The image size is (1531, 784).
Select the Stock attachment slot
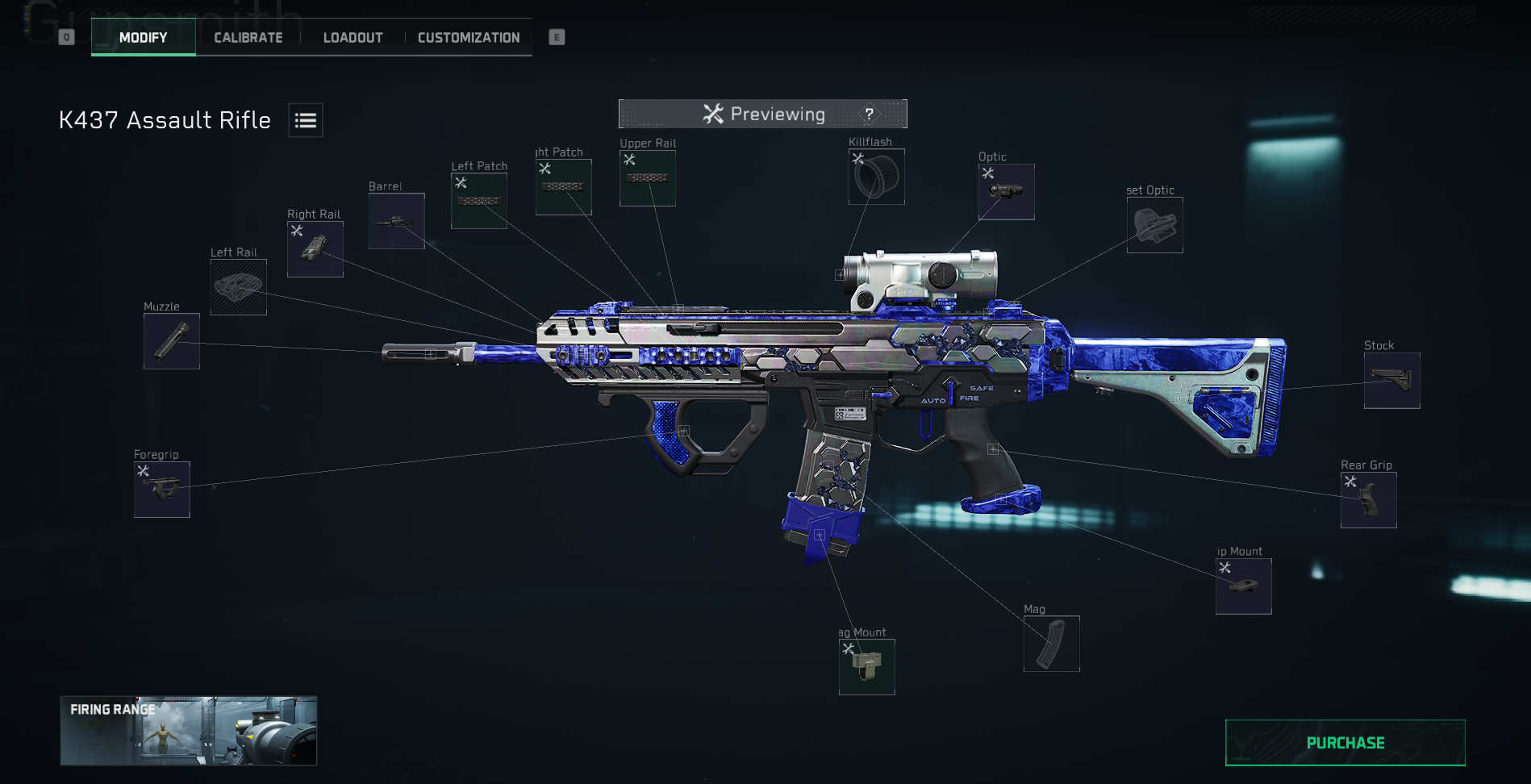(1391, 381)
